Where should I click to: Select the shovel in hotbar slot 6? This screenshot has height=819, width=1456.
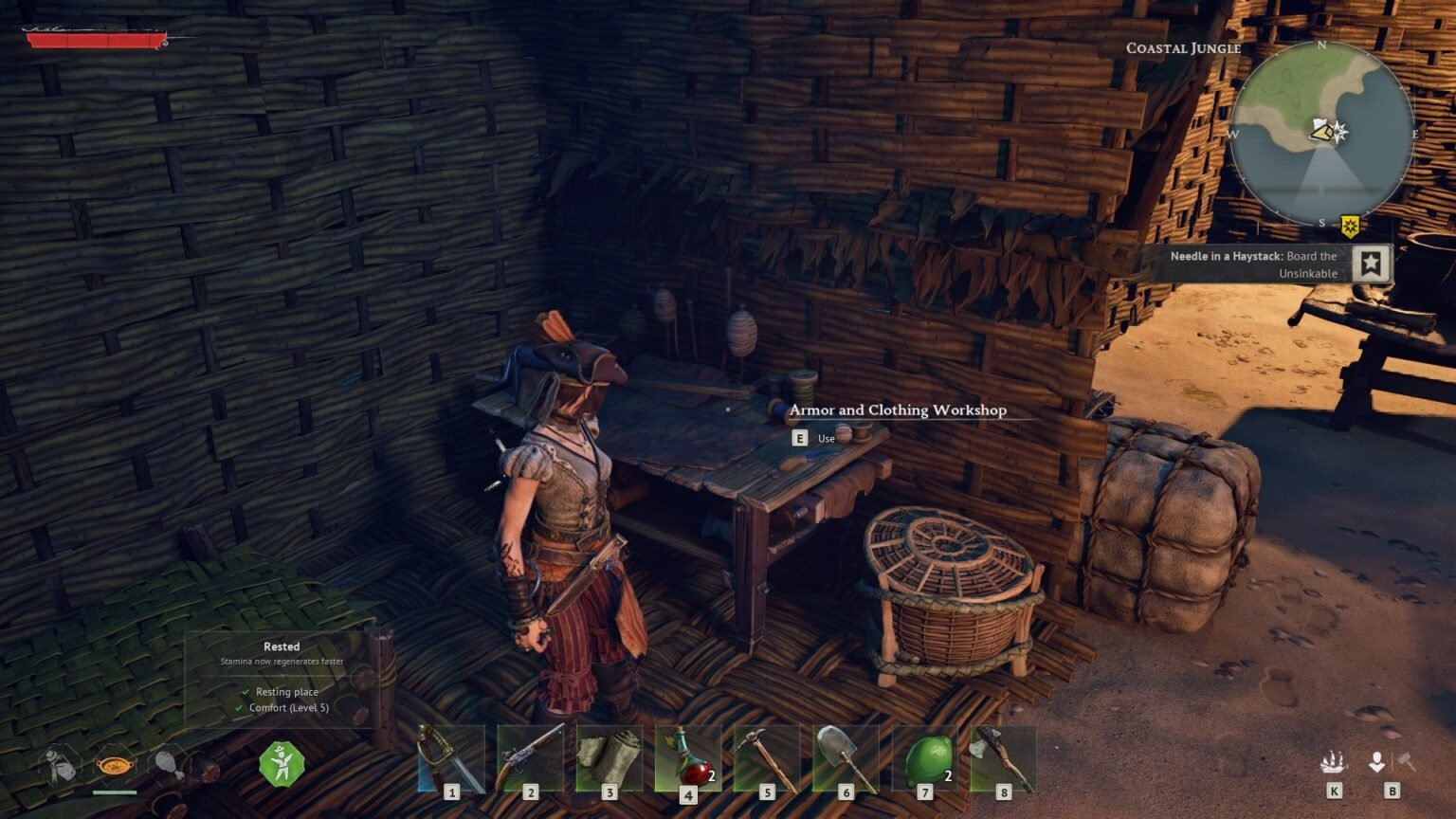click(848, 758)
